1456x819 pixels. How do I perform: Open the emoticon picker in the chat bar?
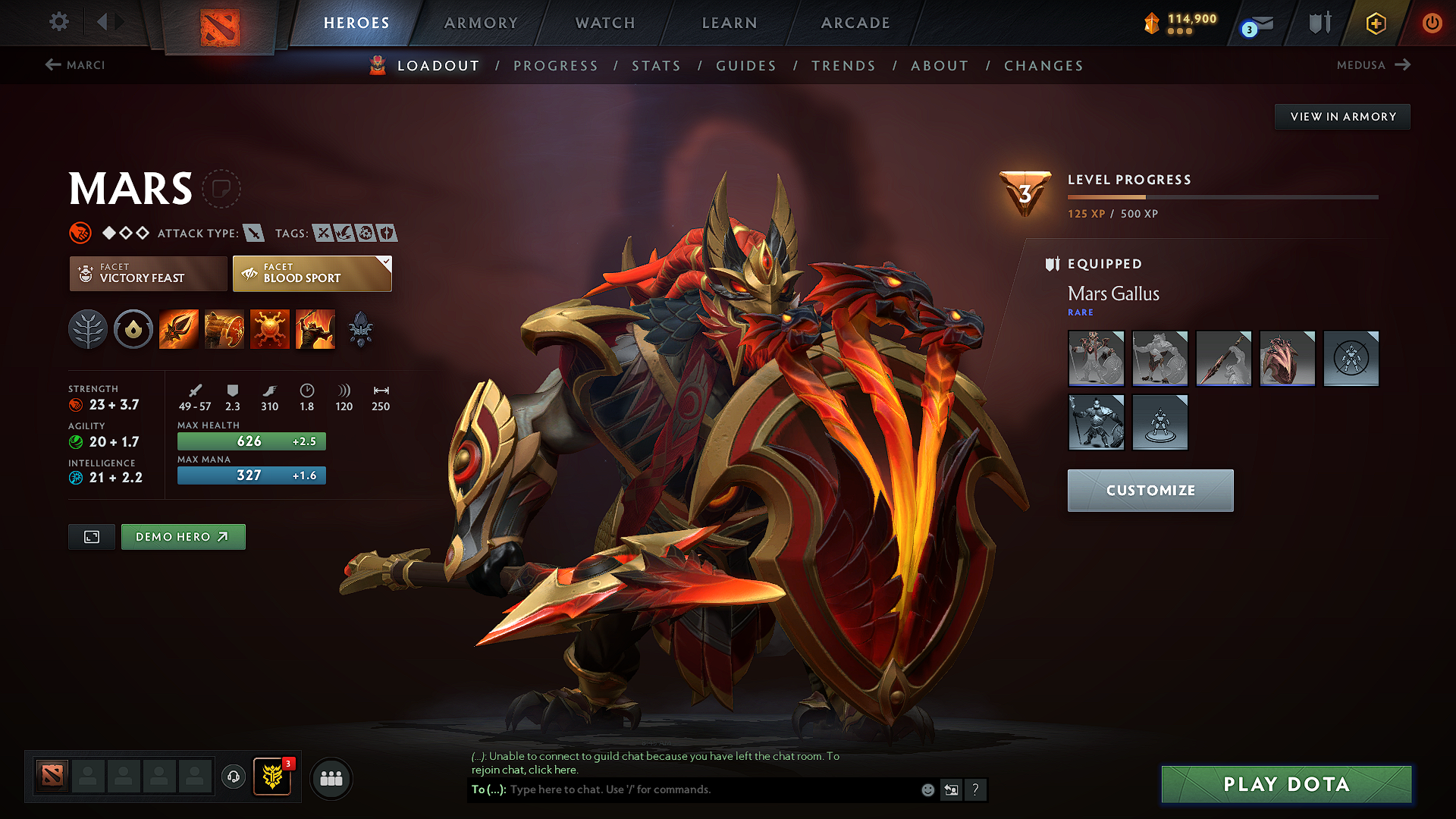point(927,789)
